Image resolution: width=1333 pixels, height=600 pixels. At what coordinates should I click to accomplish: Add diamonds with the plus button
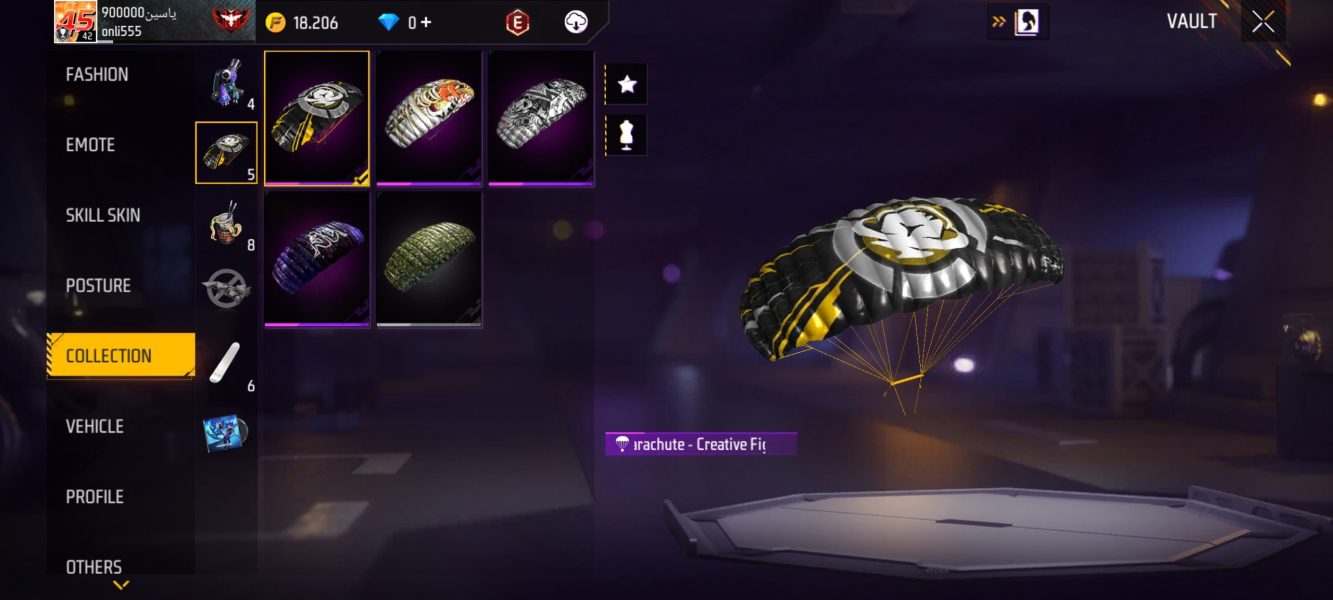tap(426, 22)
